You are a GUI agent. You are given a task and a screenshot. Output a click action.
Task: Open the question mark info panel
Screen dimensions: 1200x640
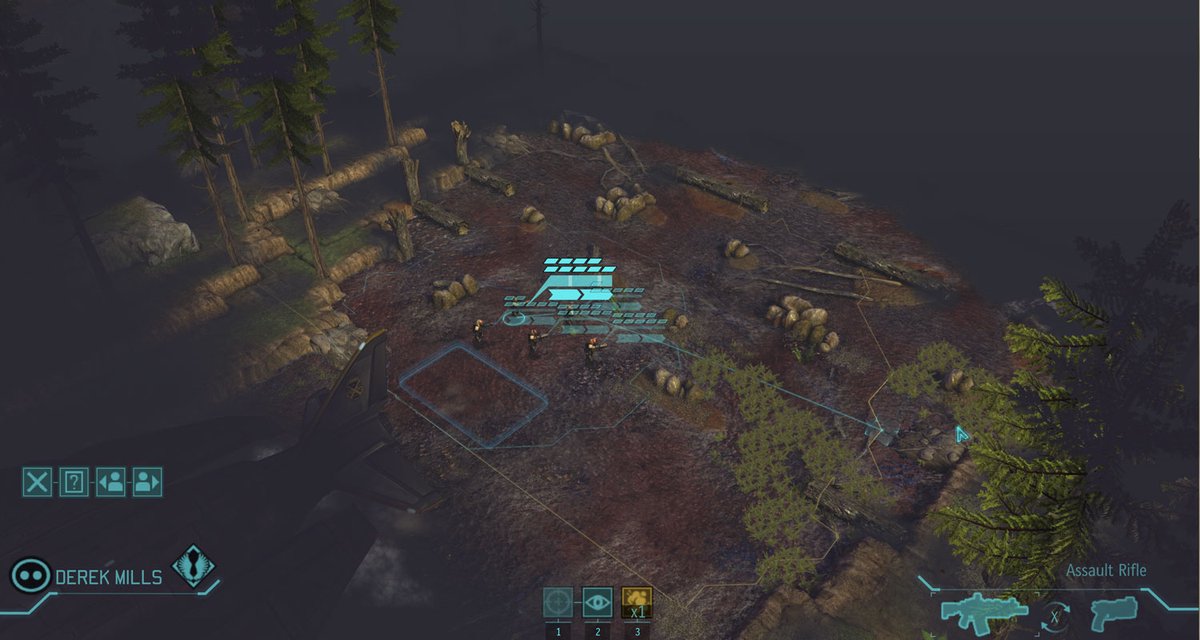coord(74,482)
